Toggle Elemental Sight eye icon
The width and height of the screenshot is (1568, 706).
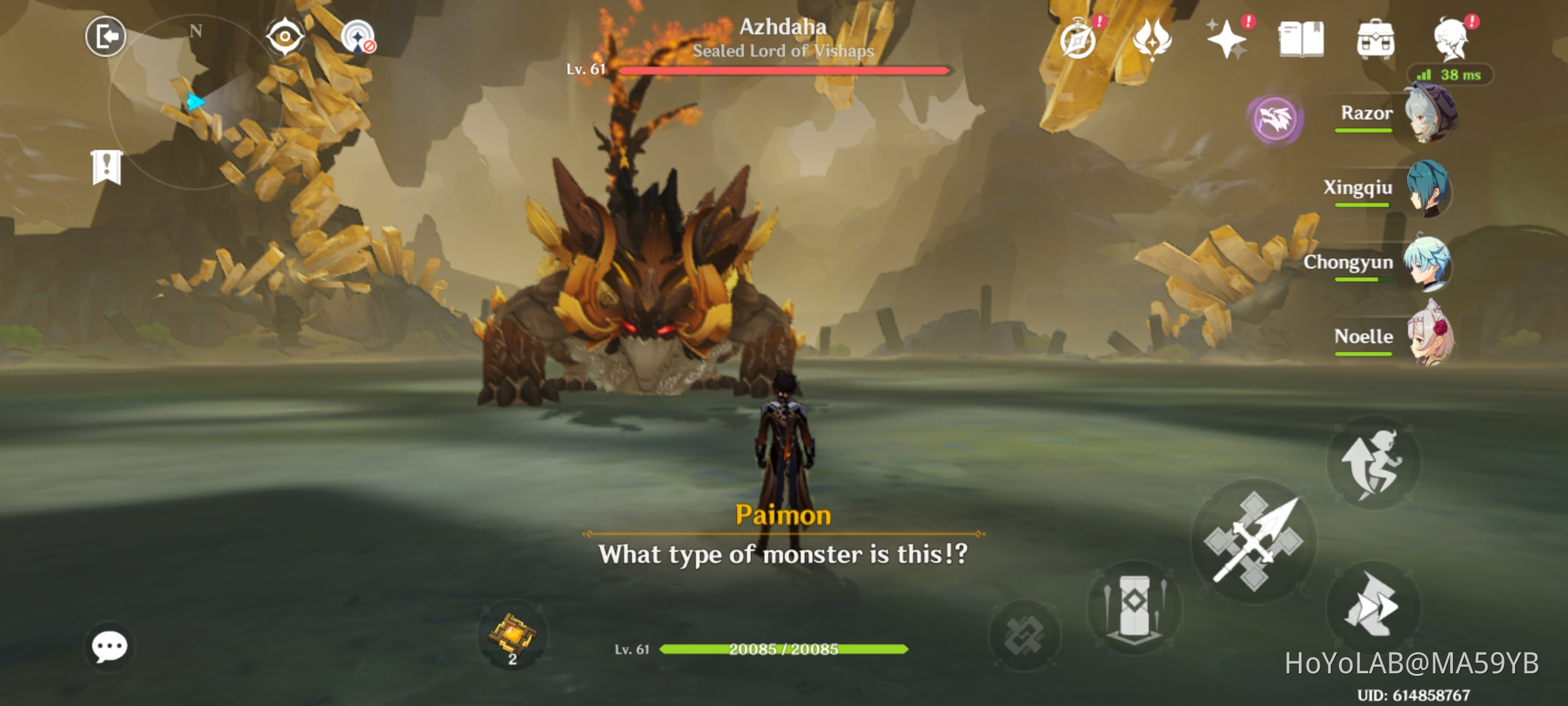pyautogui.click(x=284, y=36)
